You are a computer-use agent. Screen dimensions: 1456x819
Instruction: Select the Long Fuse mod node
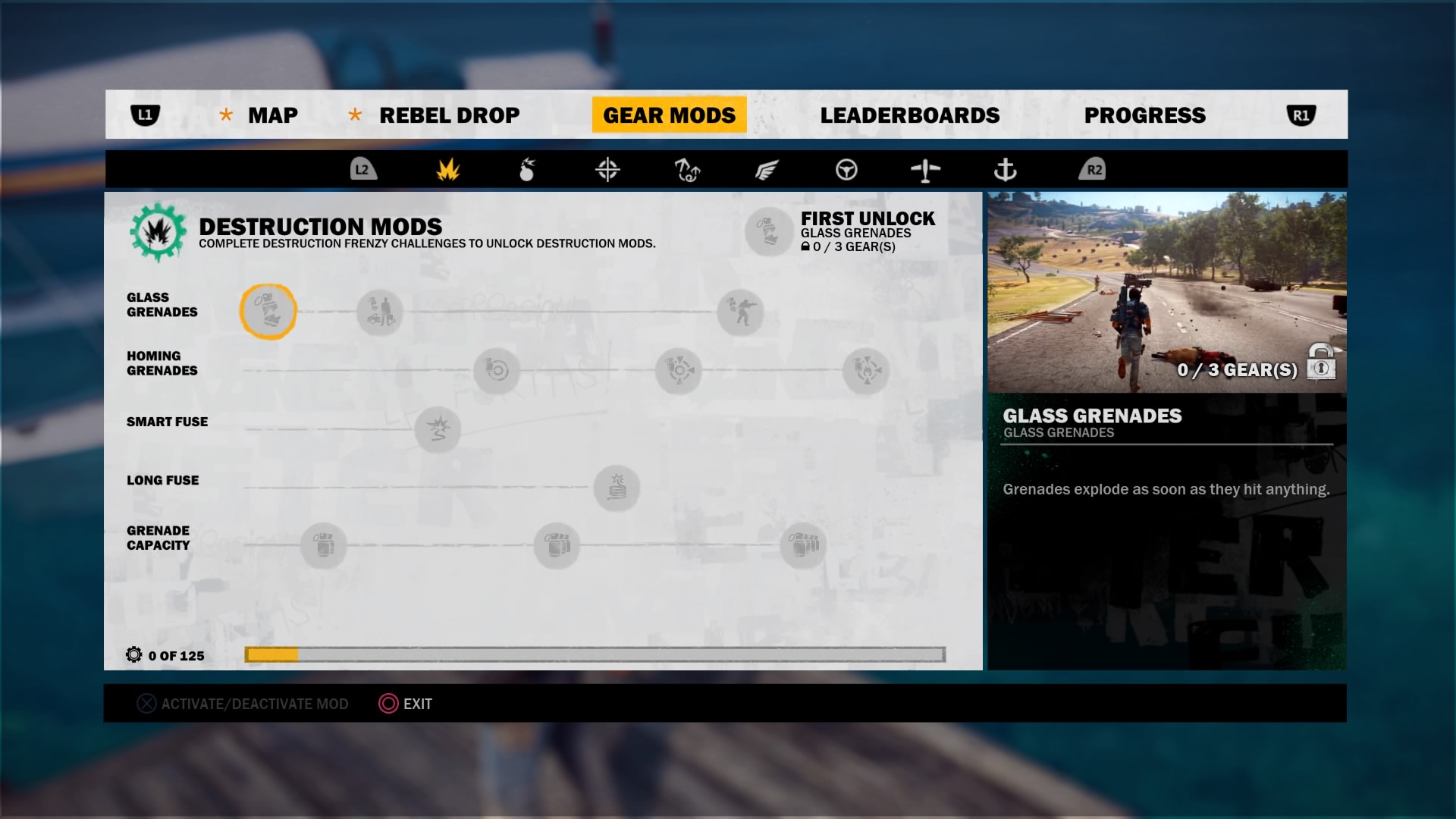(x=617, y=488)
